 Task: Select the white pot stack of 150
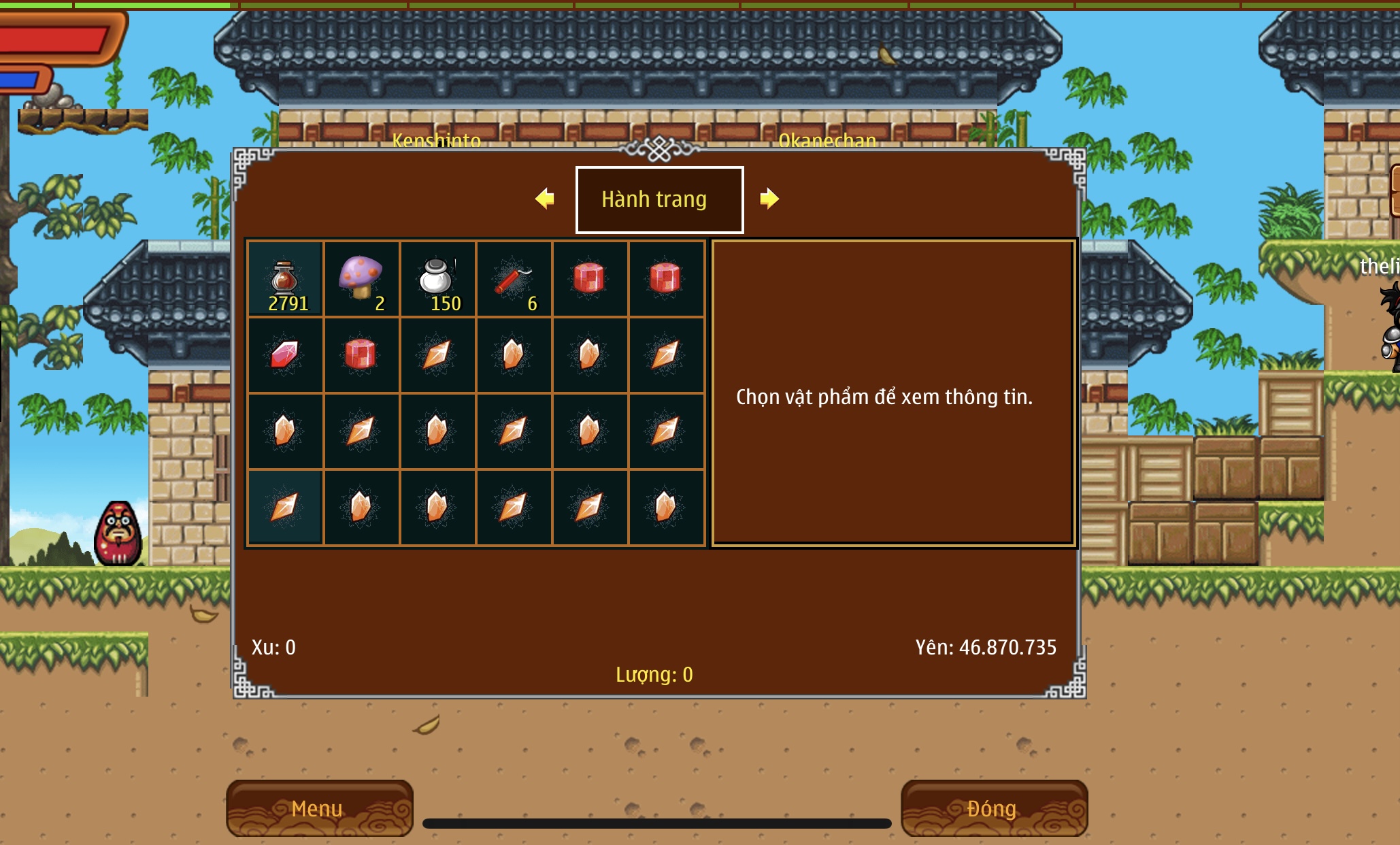(437, 279)
